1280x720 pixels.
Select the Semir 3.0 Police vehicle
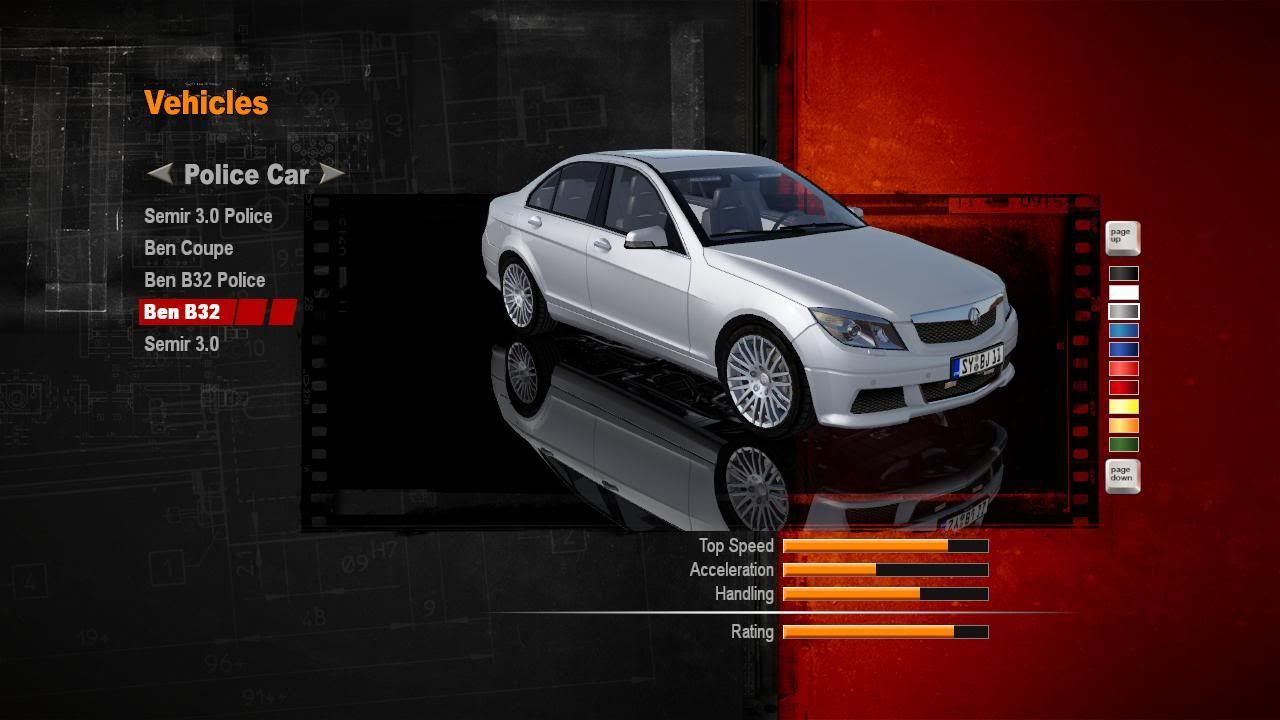pyautogui.click(x=208, y=216)
